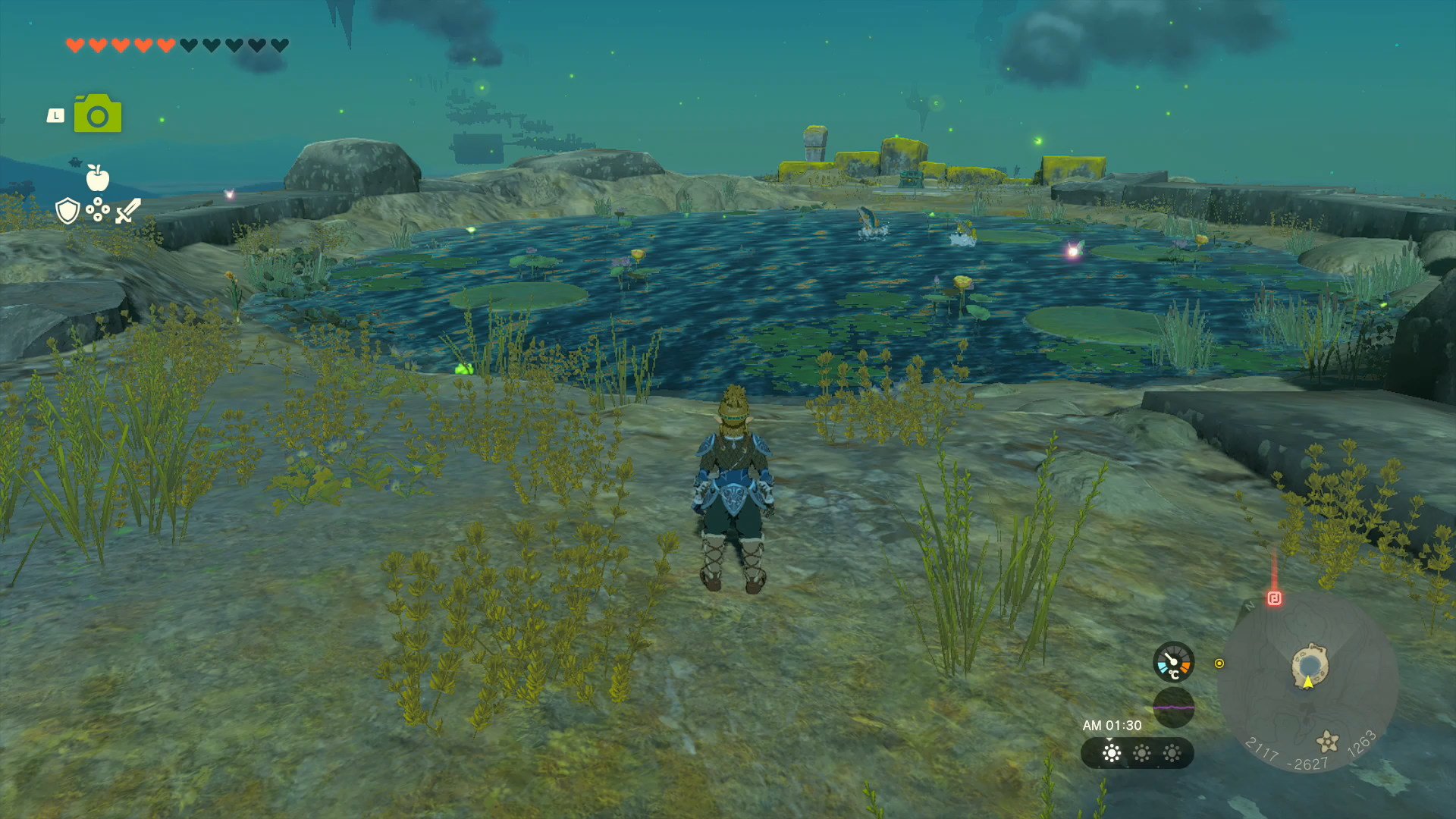Select the current sunny weather forecast icon
Screen dimensions: 1456x819
tap(1112, 753)
